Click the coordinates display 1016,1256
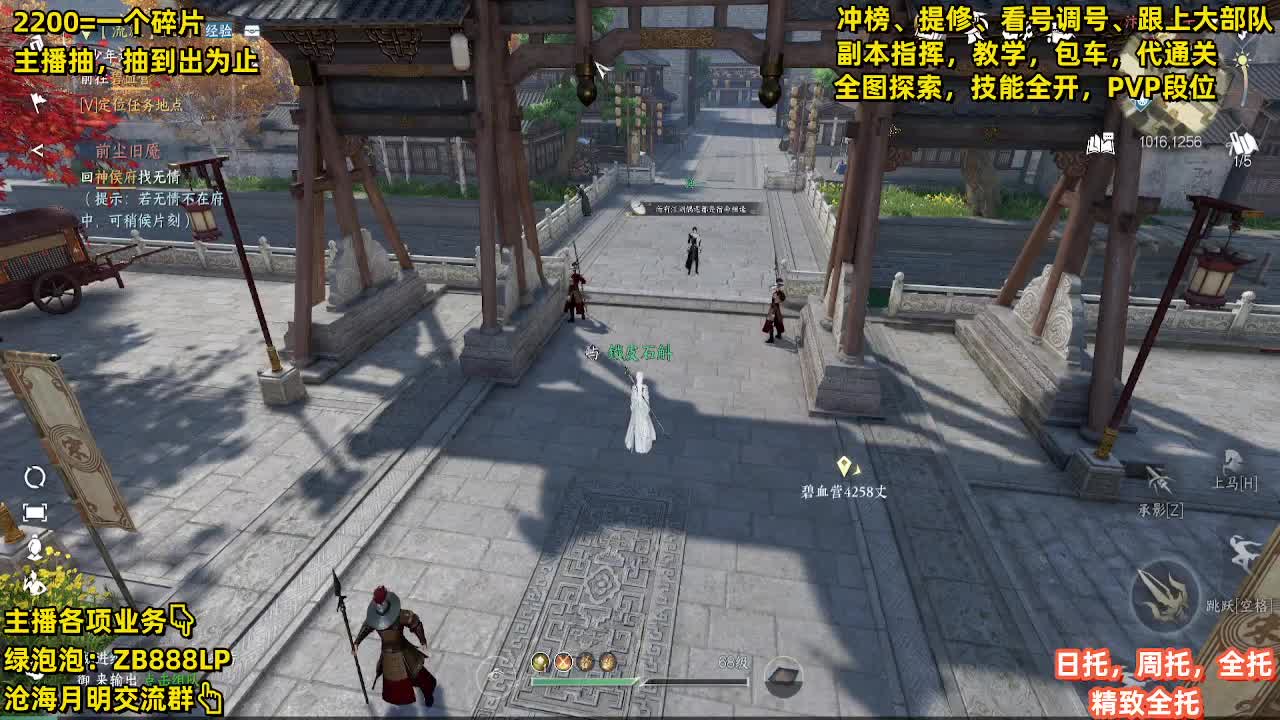Viewport: 1280px width, 720px height. (x=1170, y=143)
